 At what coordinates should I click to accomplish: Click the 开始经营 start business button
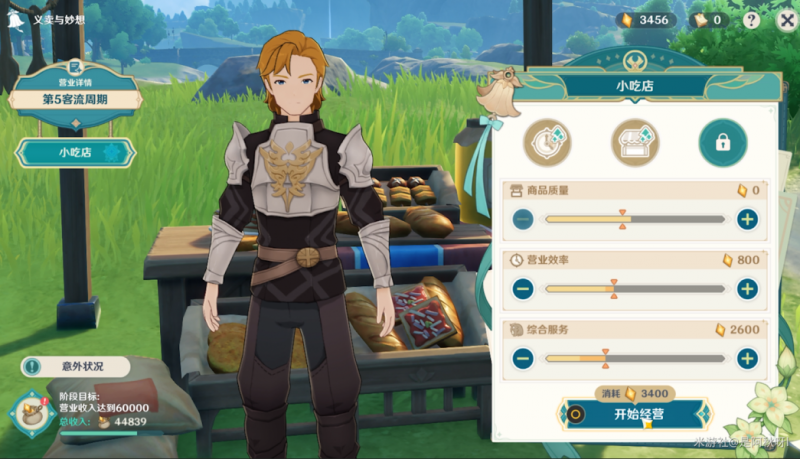click(638, 413)
